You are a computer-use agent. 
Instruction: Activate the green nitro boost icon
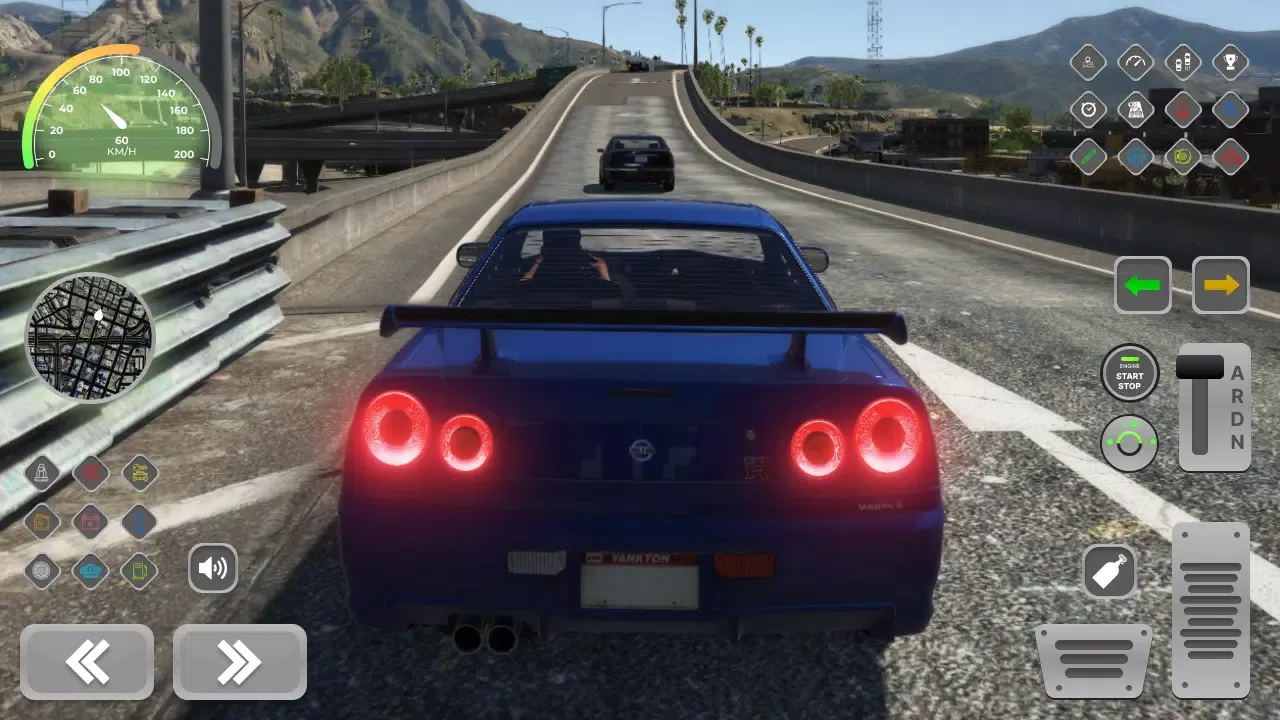pyautogui.click(x=1088, y=157)
